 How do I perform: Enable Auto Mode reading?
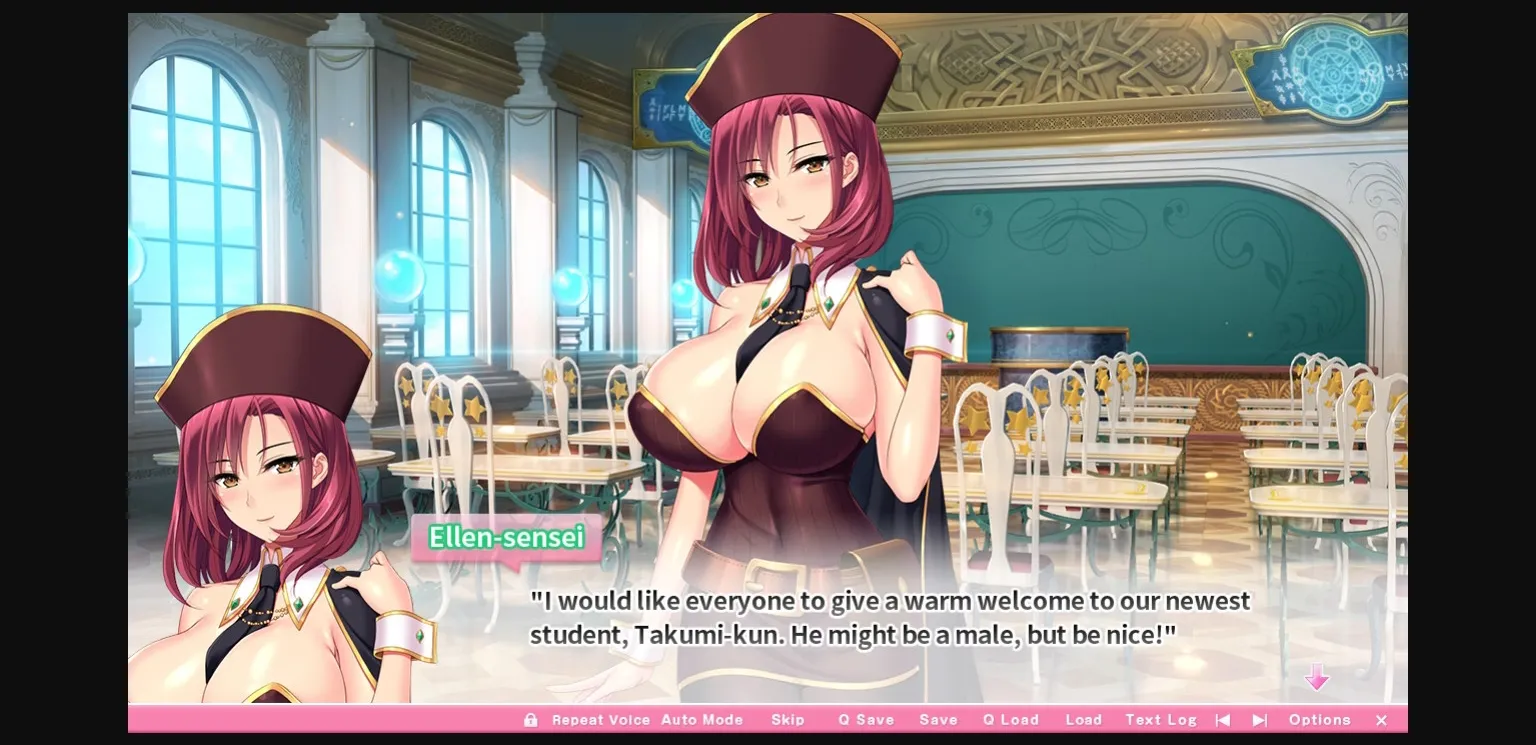703,719
